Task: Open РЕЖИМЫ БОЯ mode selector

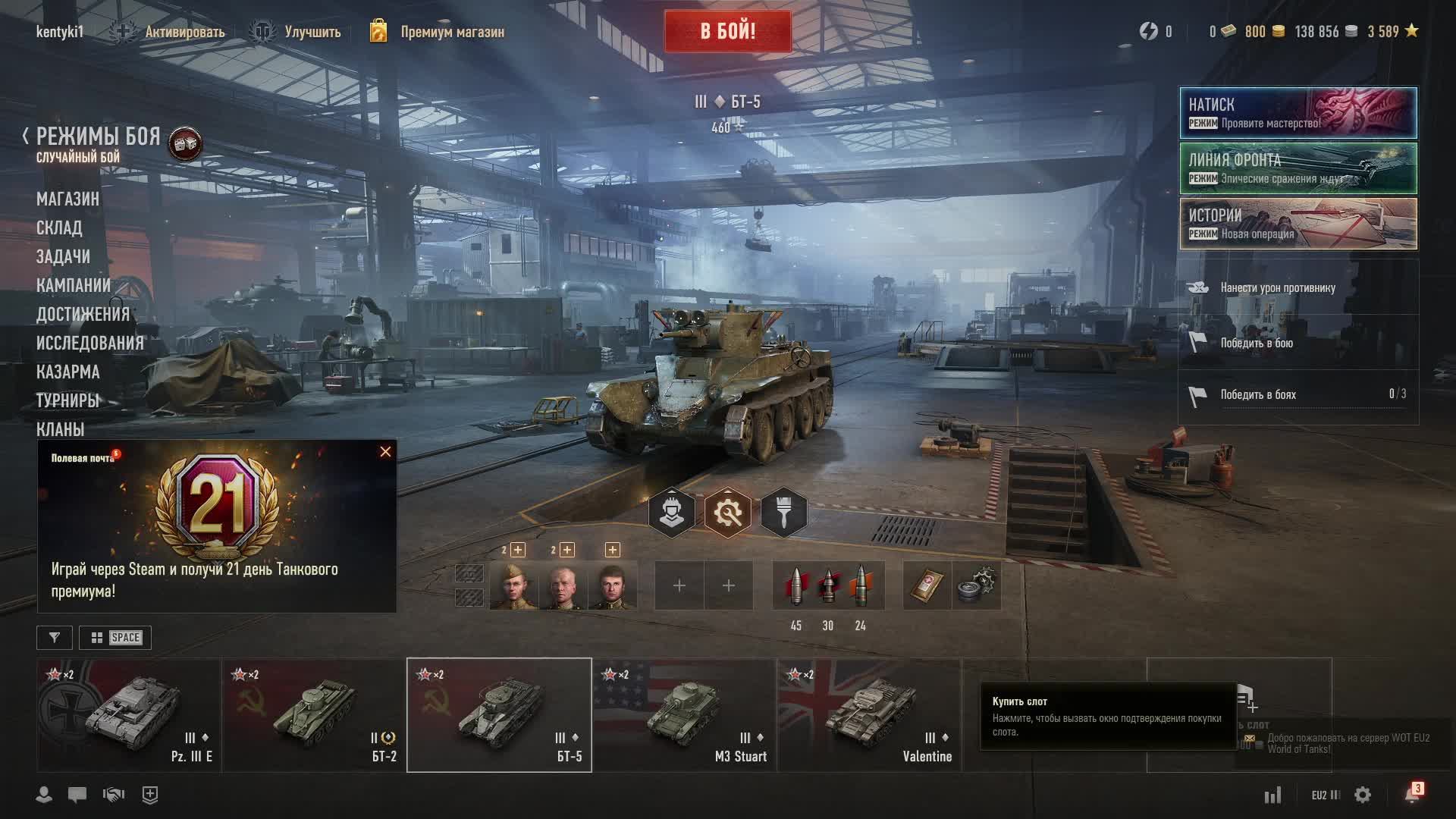Action: tap(99, 137)
